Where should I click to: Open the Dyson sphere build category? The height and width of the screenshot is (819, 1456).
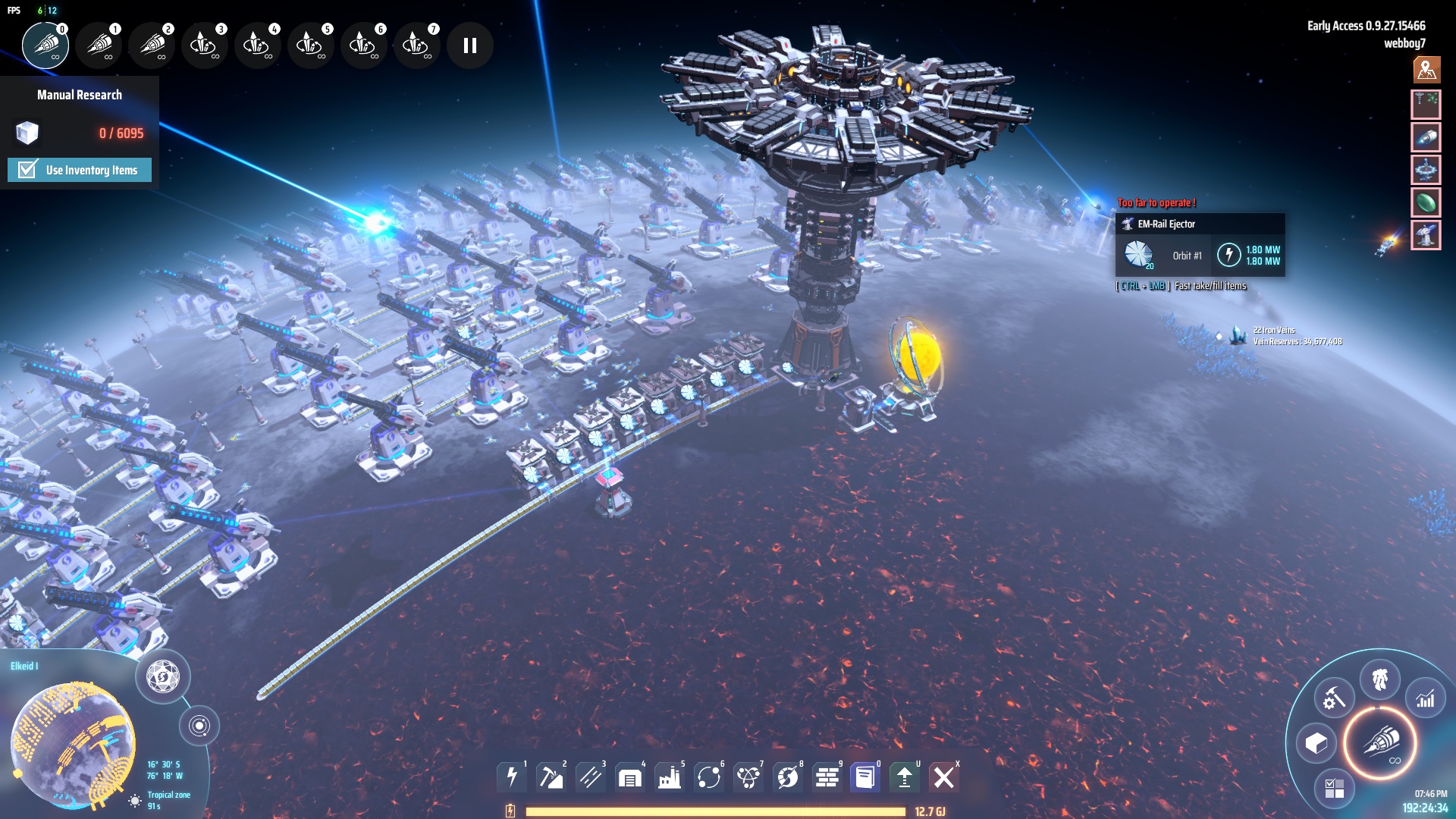788,777
